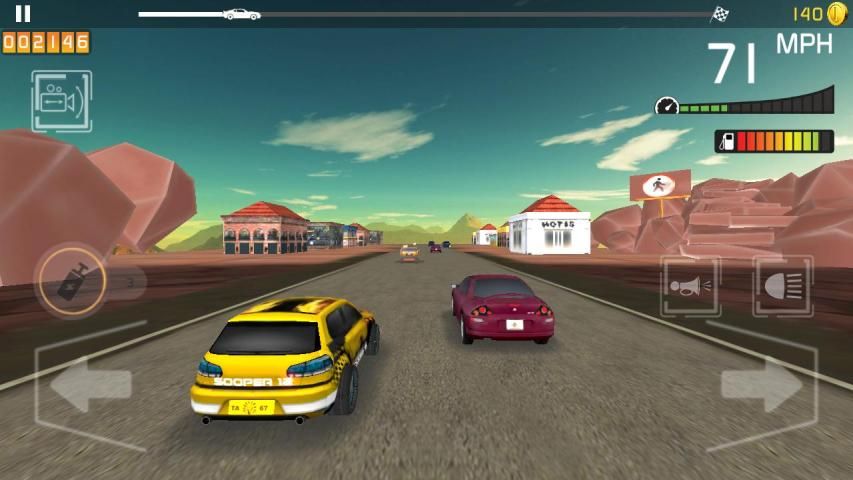Activate the nitro boost canister

71,281
